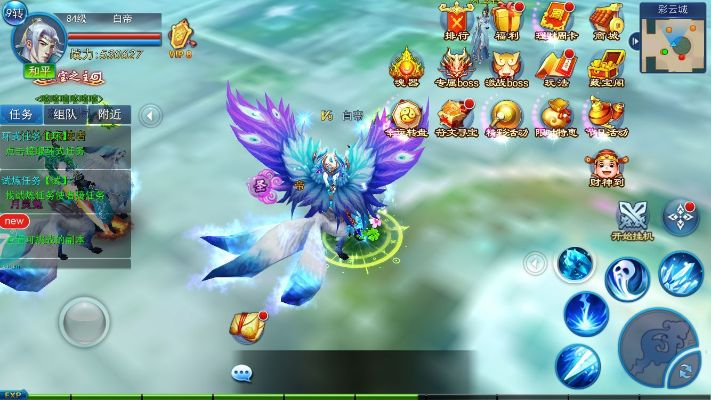The width and height of the screenshot is (711, 400).
Task: Open the chat speech bubble
Action: 242,374
